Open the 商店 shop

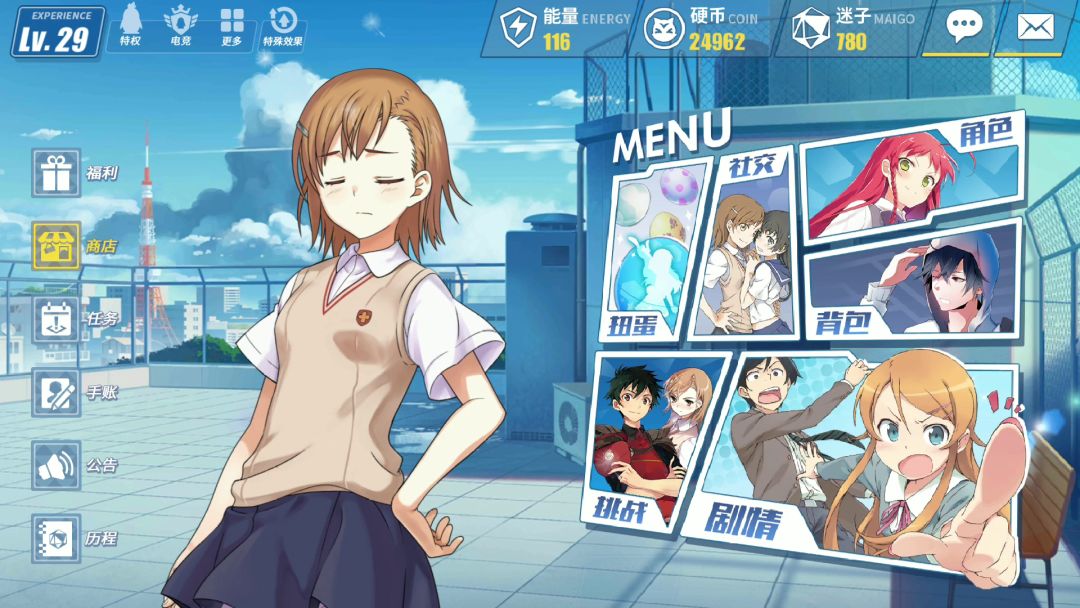[x=56, y=246]
